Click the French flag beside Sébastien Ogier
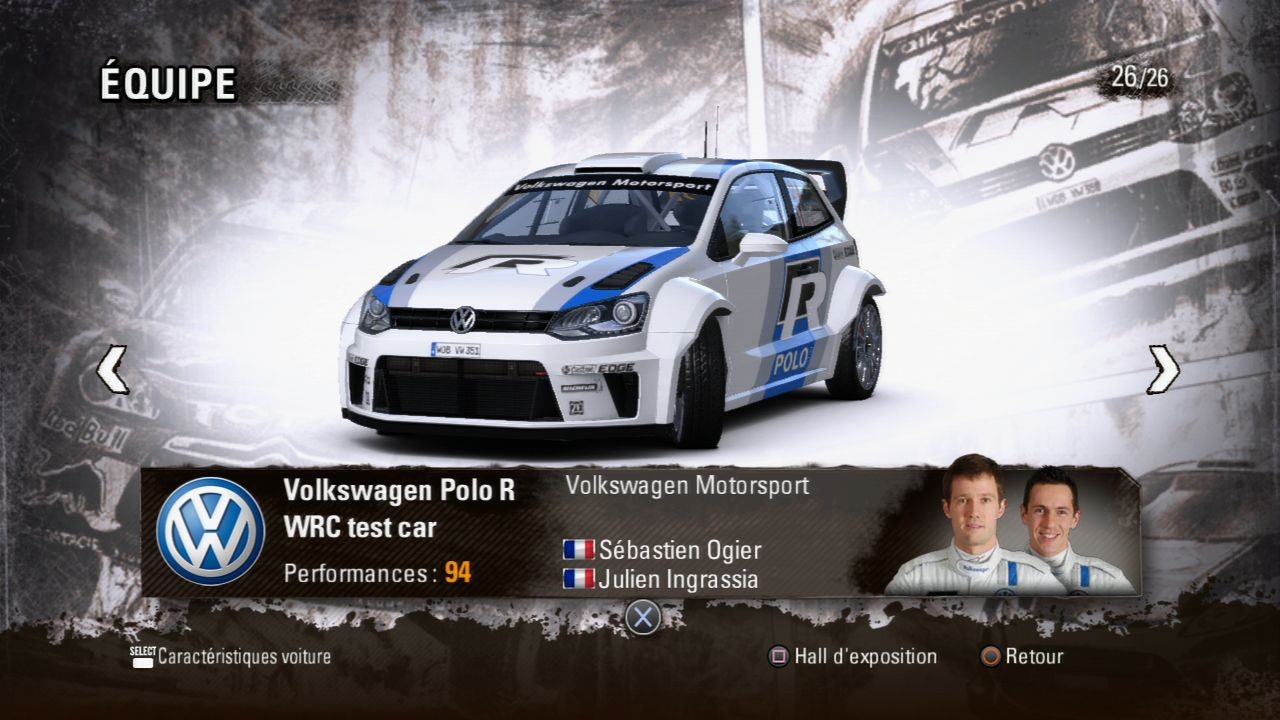The height and width of the screenshot is (720, 1280). pos(577,549)
